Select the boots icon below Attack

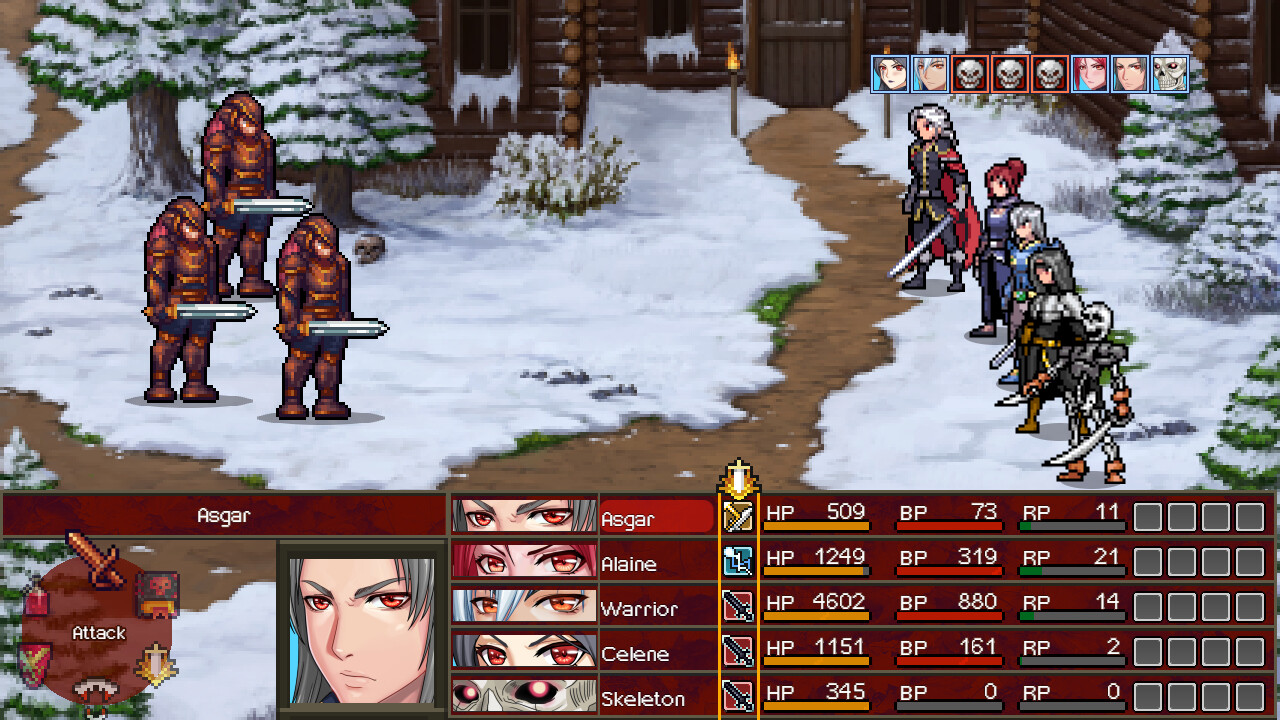[x=94, y=688]
